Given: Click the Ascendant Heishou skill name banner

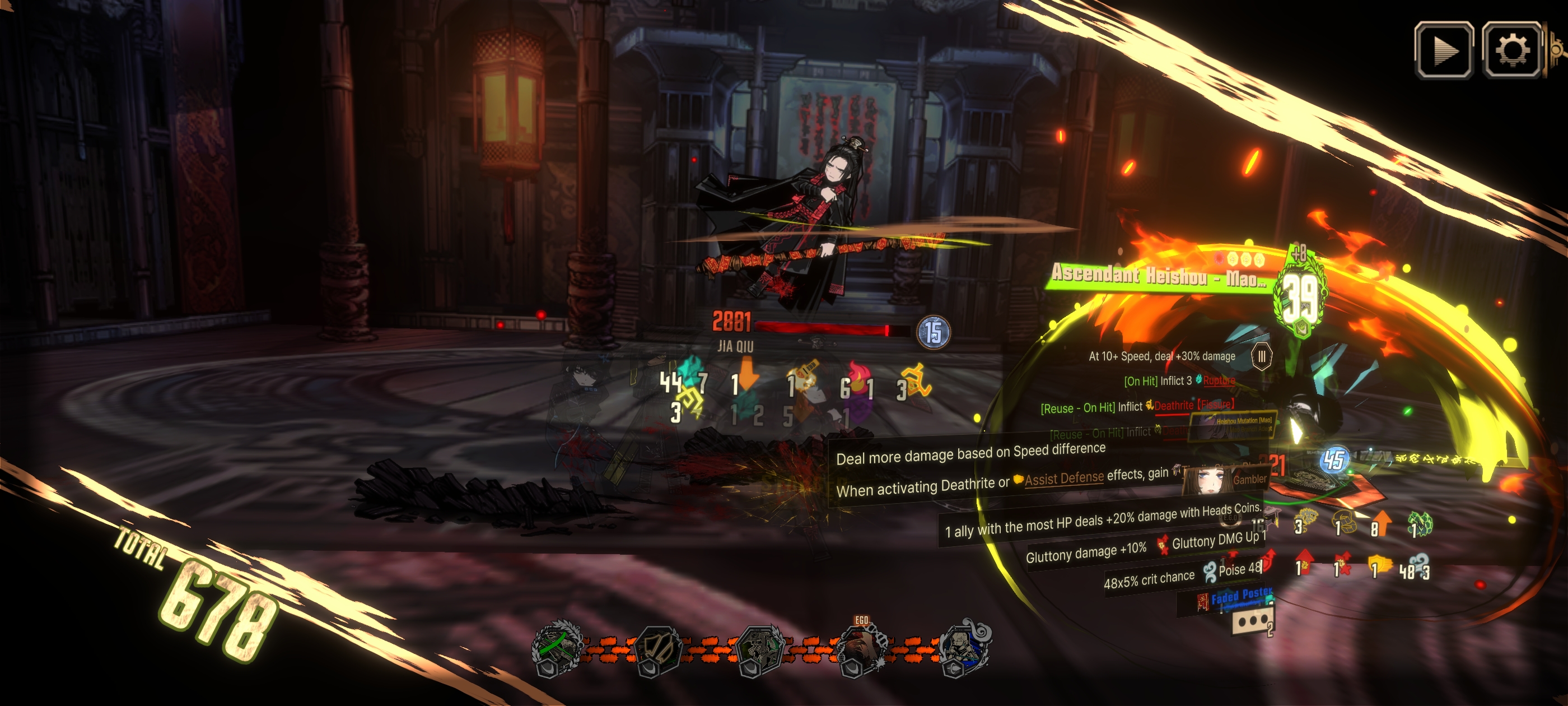Looking at the screenshot, I should pyautogui.click(x=1158, y=276).
